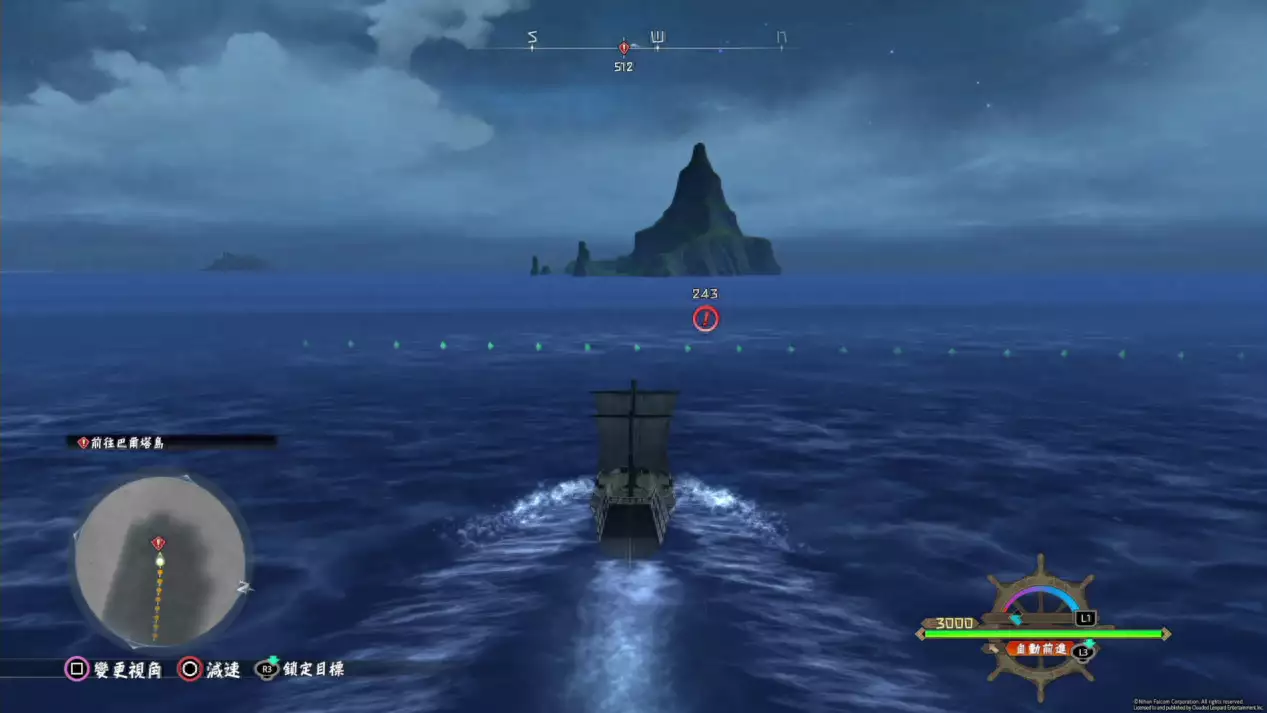Image resolution: width=1267 pixels, height=713 pixels.
Task: Click the circular minimap
Action: 160,560
